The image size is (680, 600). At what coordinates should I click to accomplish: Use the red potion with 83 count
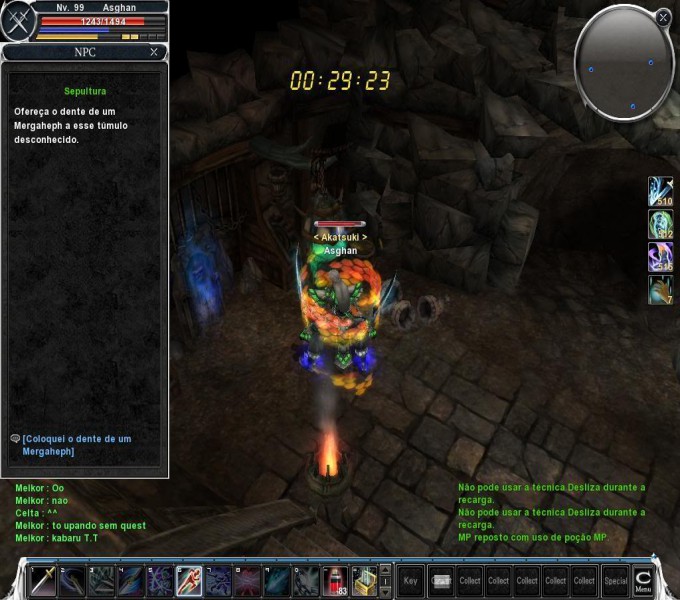[x=336, y=580]
